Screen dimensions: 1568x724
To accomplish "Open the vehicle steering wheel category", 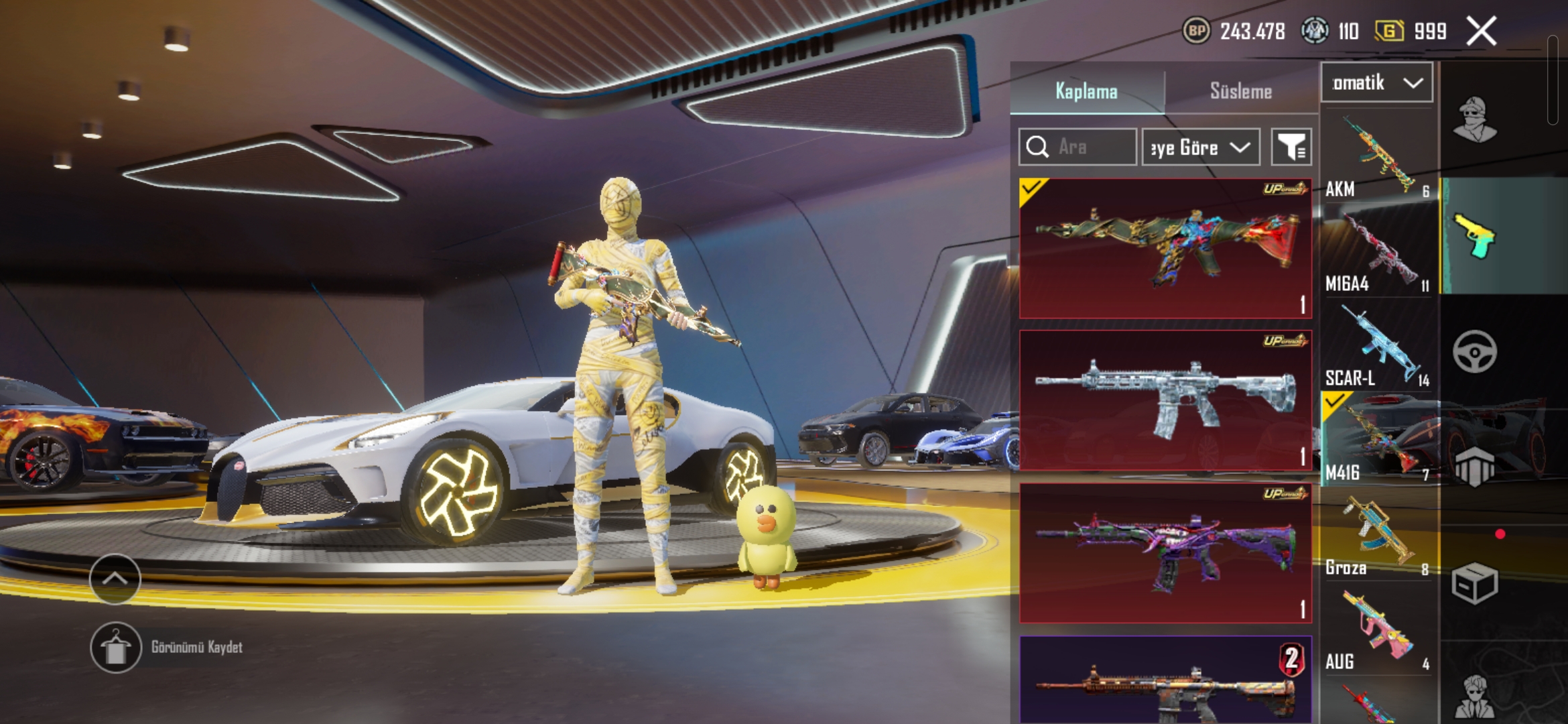I will (1474, 352).
